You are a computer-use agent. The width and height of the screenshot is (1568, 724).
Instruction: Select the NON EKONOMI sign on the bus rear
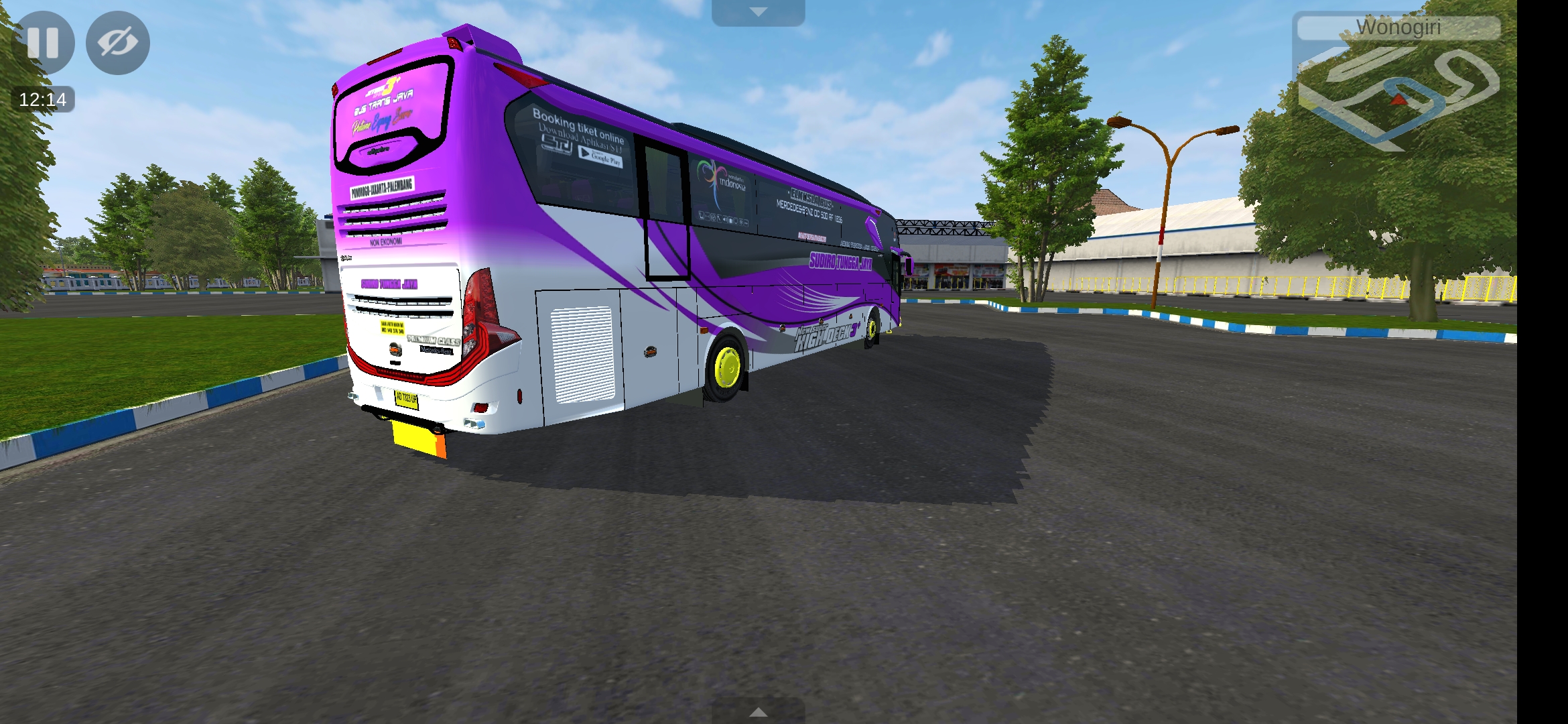(x=385, y=242)
